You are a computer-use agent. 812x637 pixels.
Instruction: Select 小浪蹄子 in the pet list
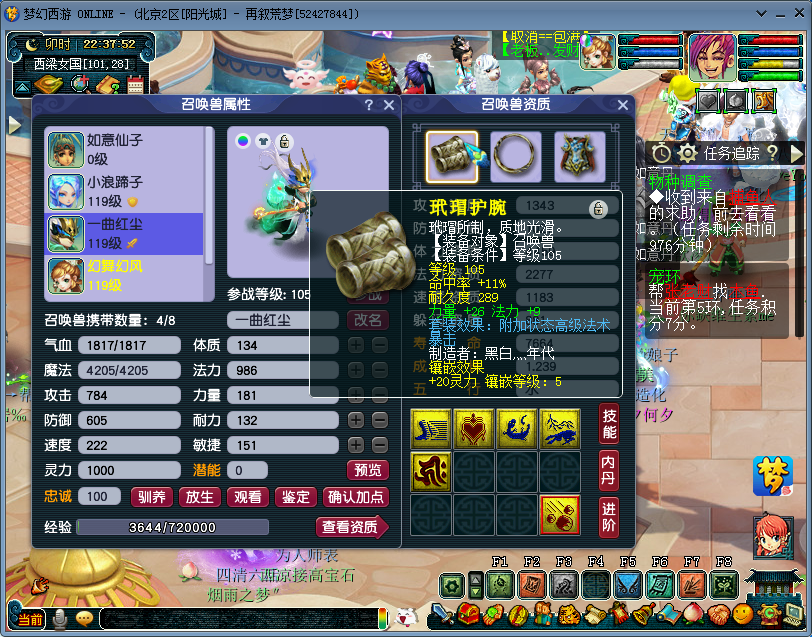[124, 191]
